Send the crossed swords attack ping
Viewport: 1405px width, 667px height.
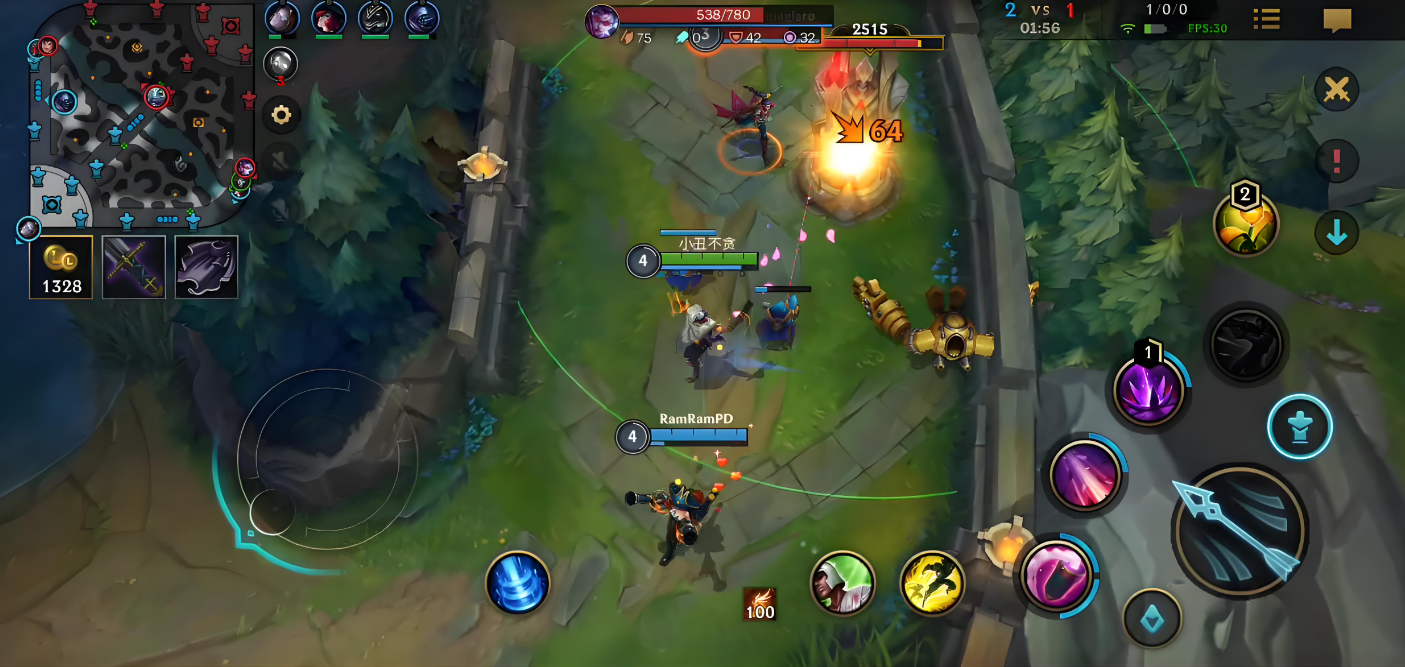point(1337,90)
